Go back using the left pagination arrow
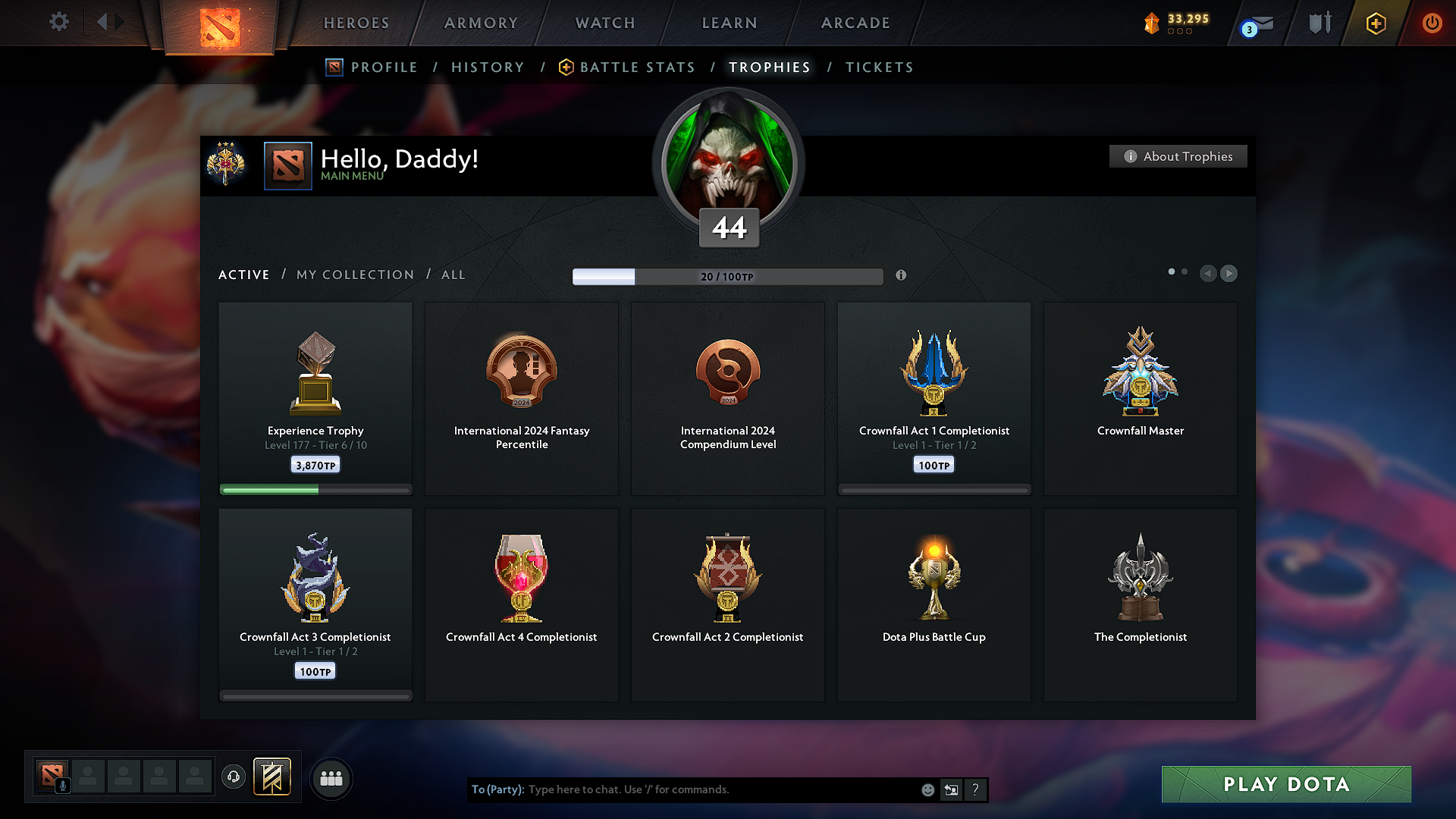Image resolution: width=1456 pixels, height=819 pixels. pos(1208,274)
